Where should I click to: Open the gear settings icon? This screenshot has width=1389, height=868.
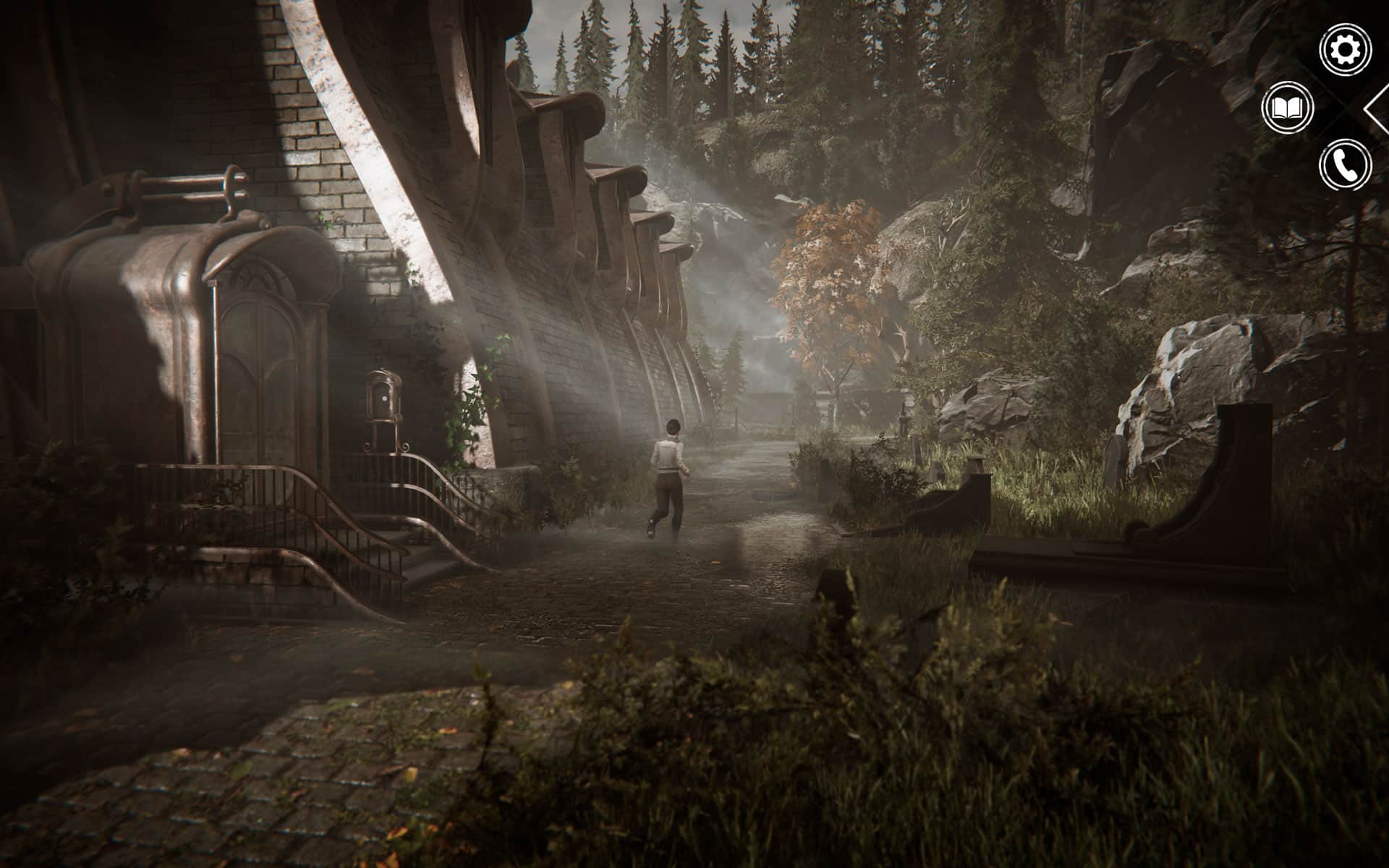[1345, 50]
